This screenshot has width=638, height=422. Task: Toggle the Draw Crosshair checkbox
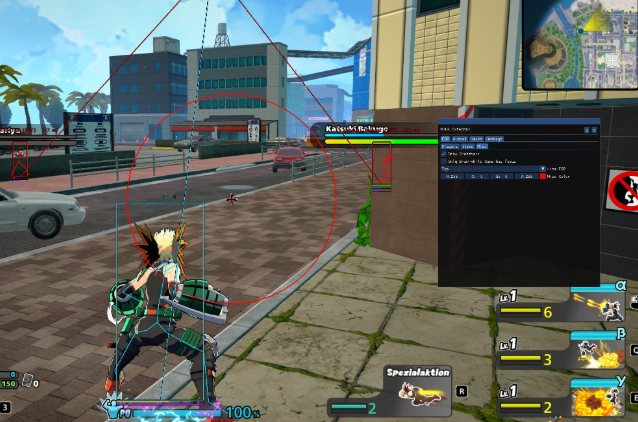(x=444, y=153)
